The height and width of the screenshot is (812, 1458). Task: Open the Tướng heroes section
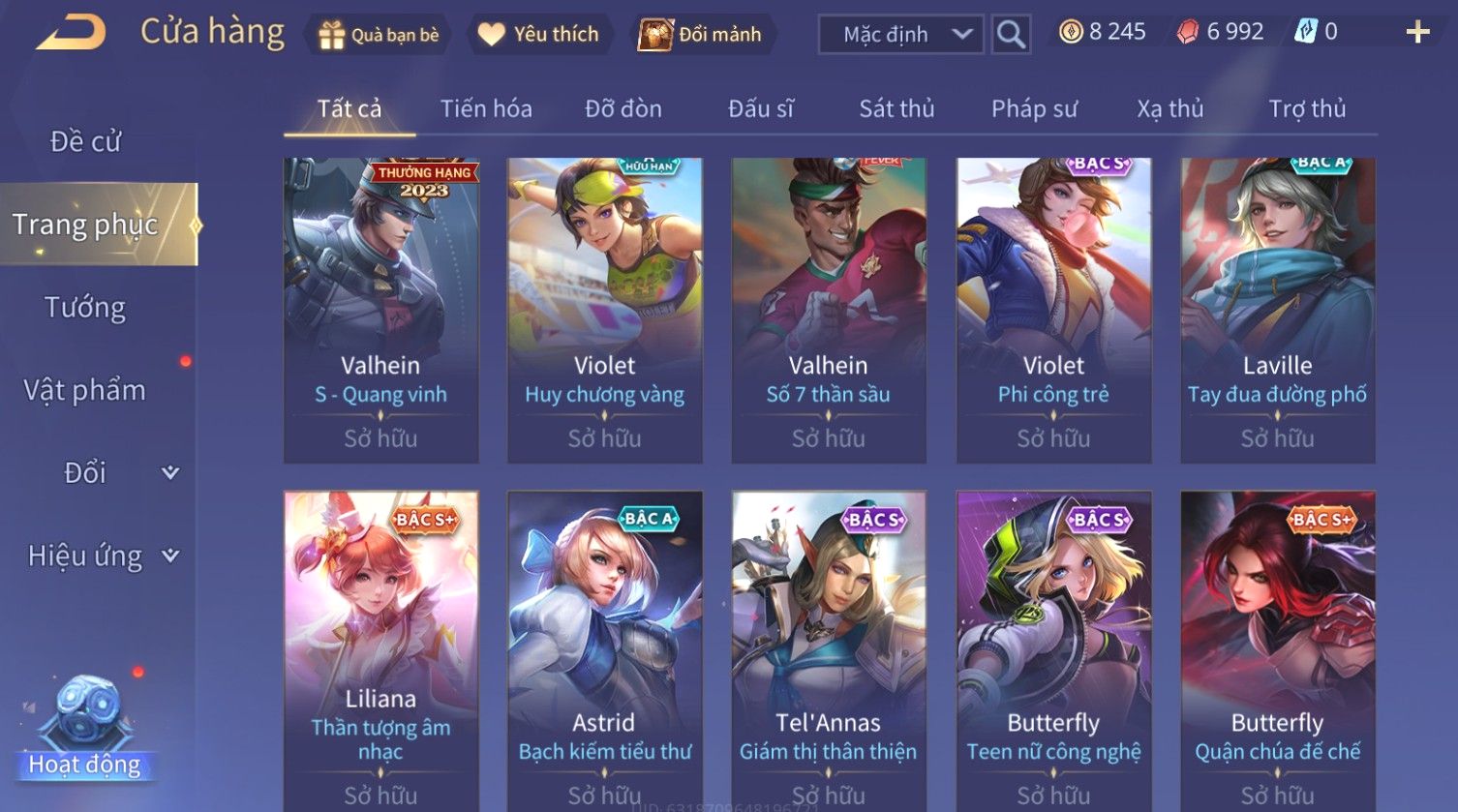[x=85, y=308]
